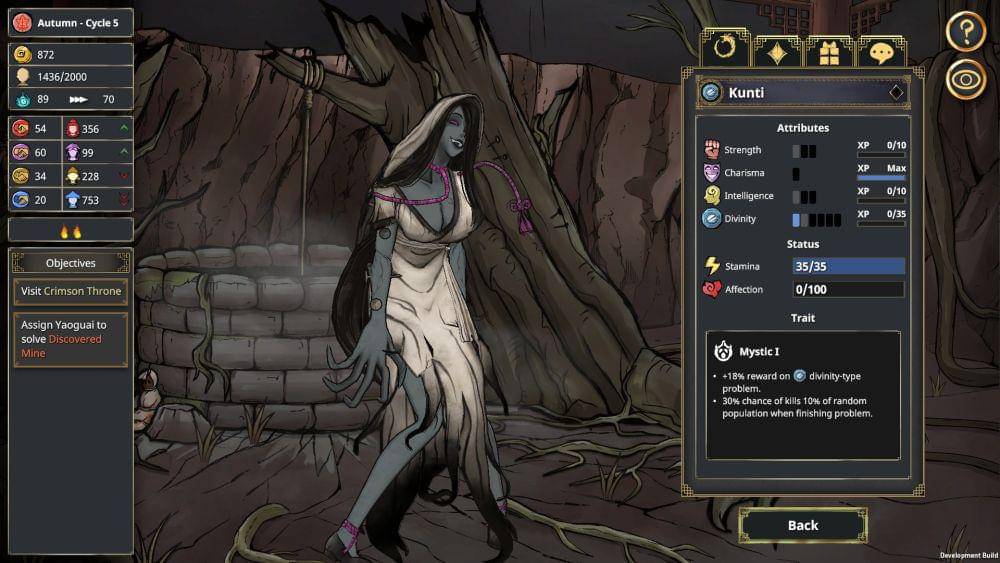Switch to the speech bubble tab
Image resolution: width=1000 pixels, height=563 pixels.
click(881, 52)
